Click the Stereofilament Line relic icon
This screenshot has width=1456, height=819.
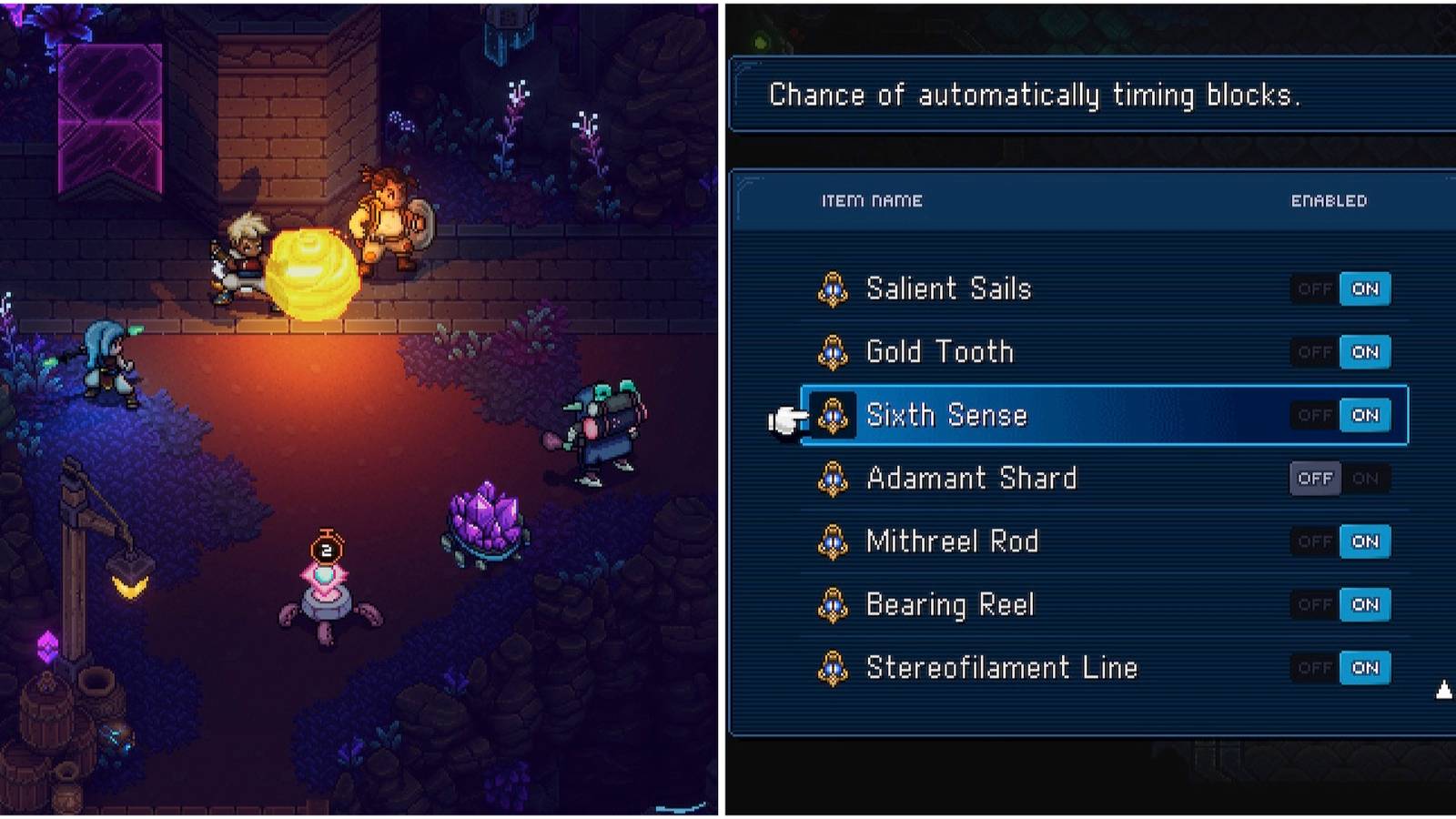(832, 667)
